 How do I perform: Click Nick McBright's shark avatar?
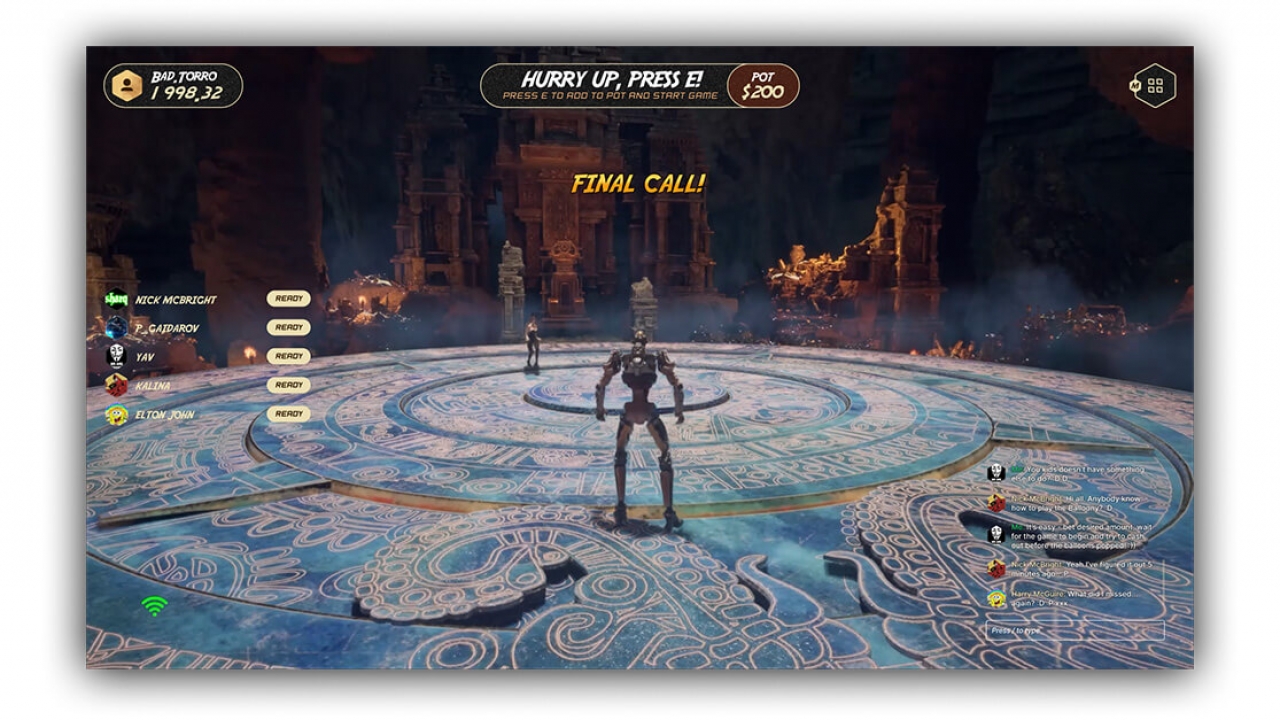click(115, 298)
